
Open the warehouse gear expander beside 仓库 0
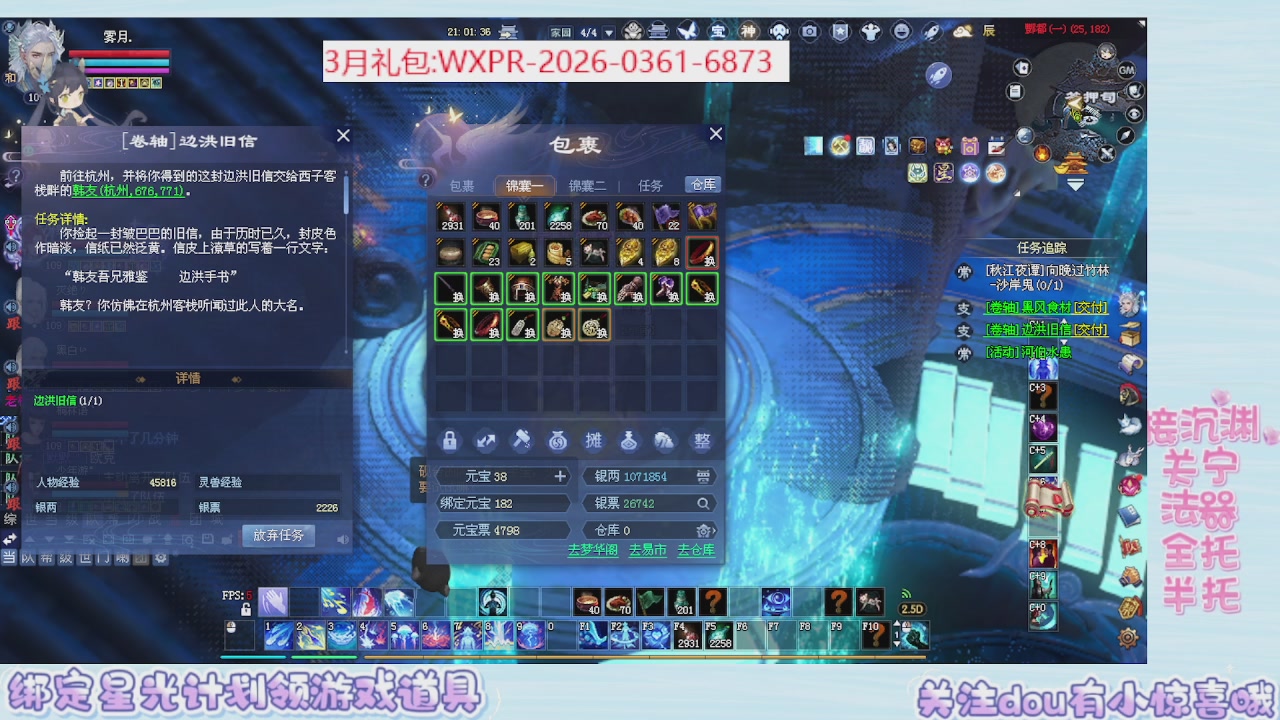(x=704, y=529)
